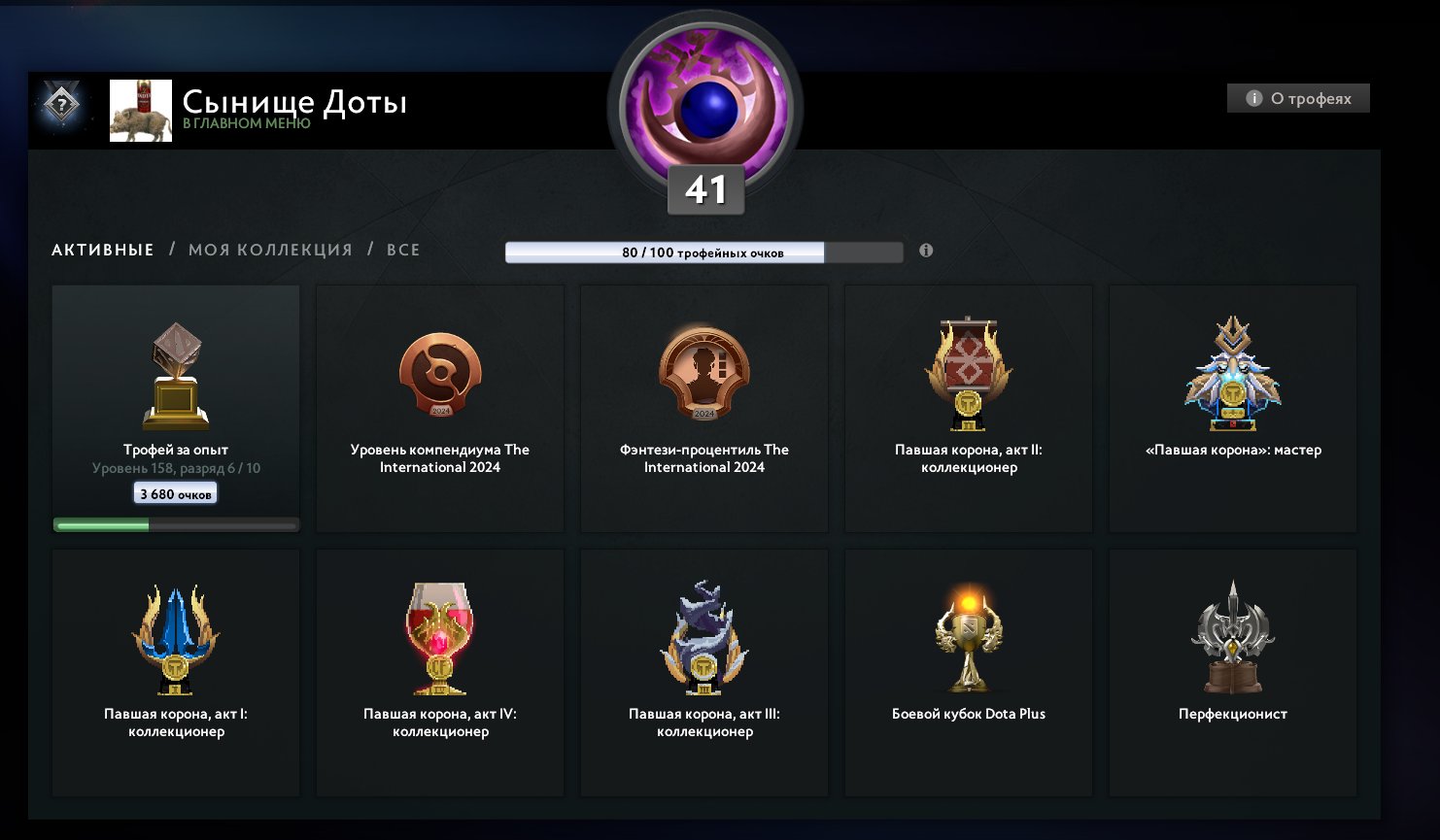Click the Перфекционист trophy emblem
Screen dimensions: 1440x840
[x=1232, y=670]
